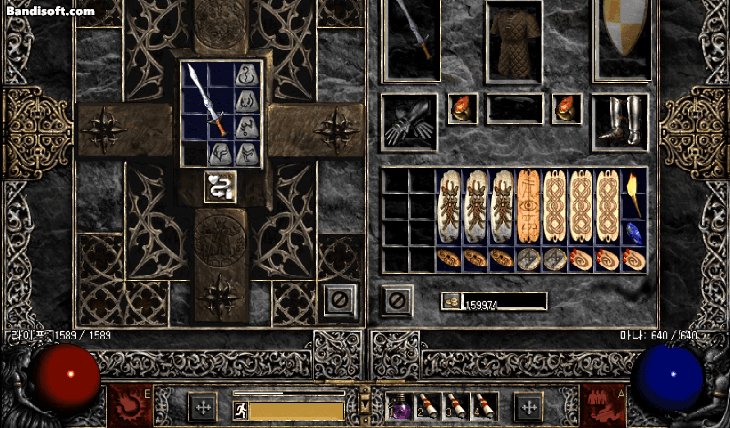Close the inventory panel

[397, 298]
